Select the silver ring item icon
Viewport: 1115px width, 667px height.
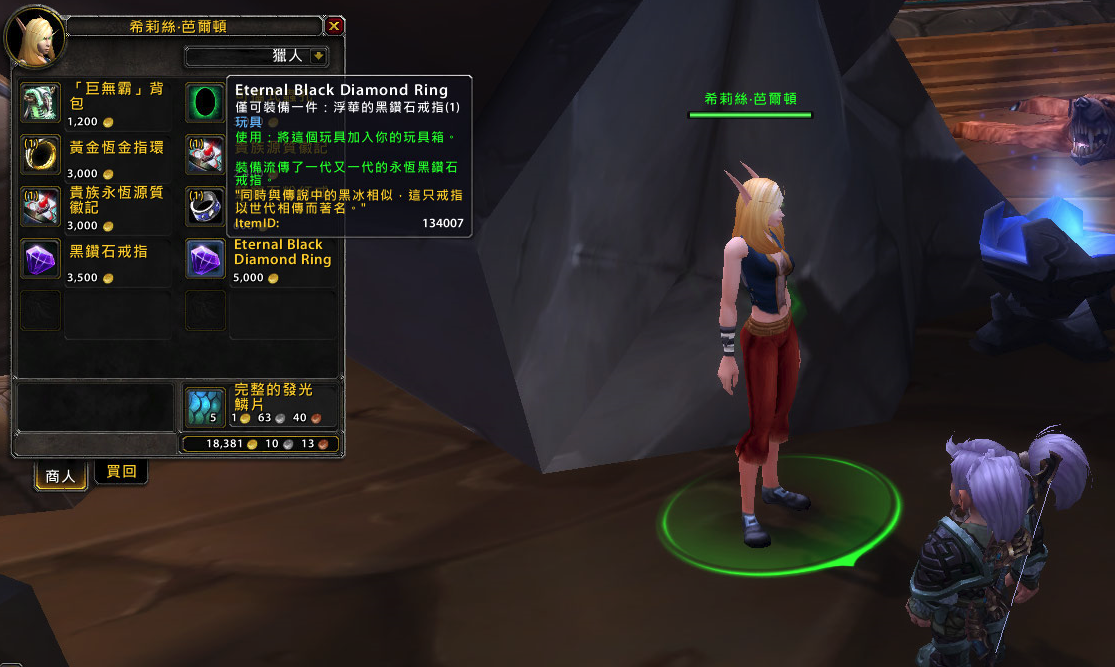point(206,205)
